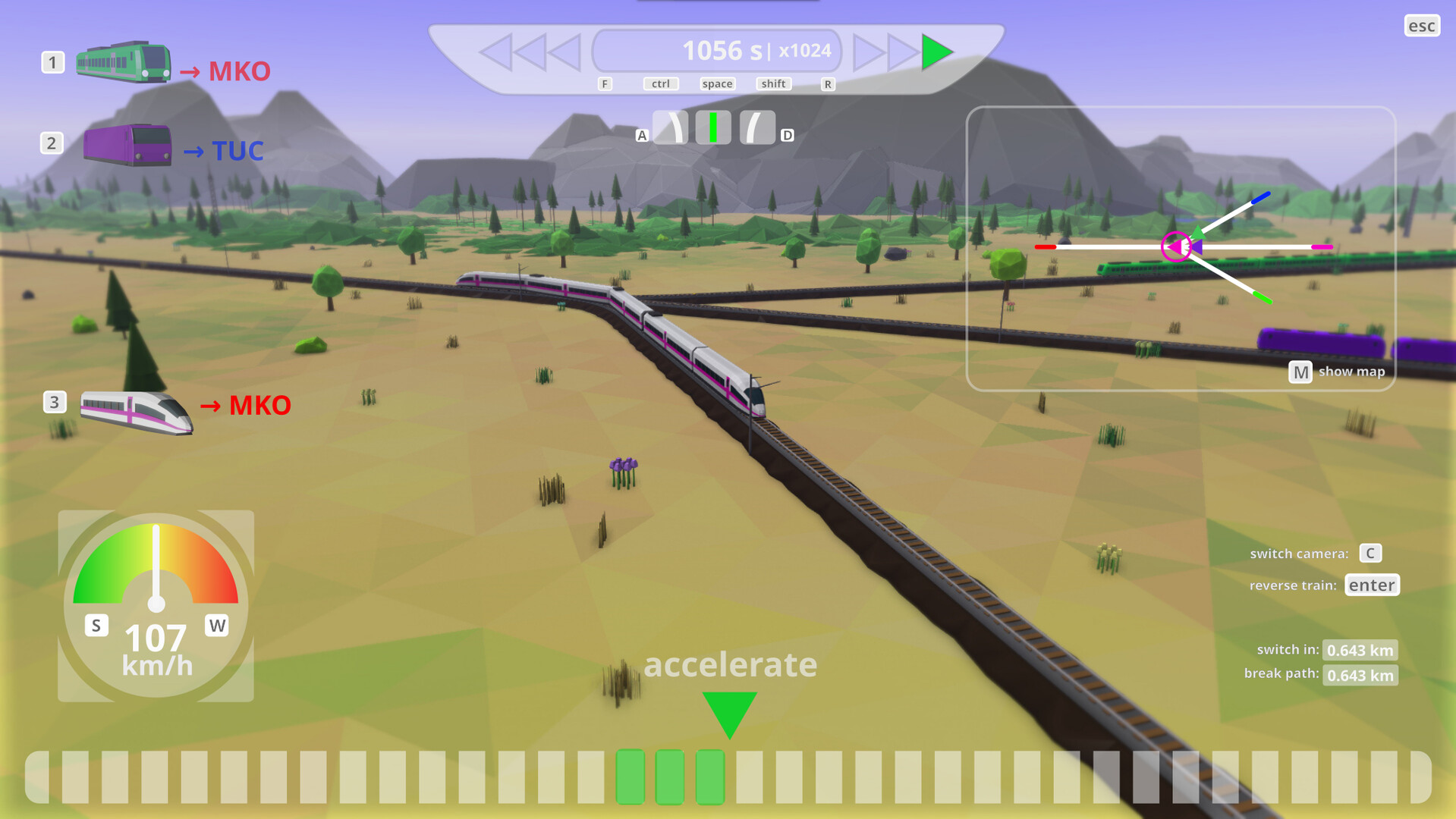Choose the left track switch option A
The height and width of the screenshot is (819, 1456).
(672, 126)
